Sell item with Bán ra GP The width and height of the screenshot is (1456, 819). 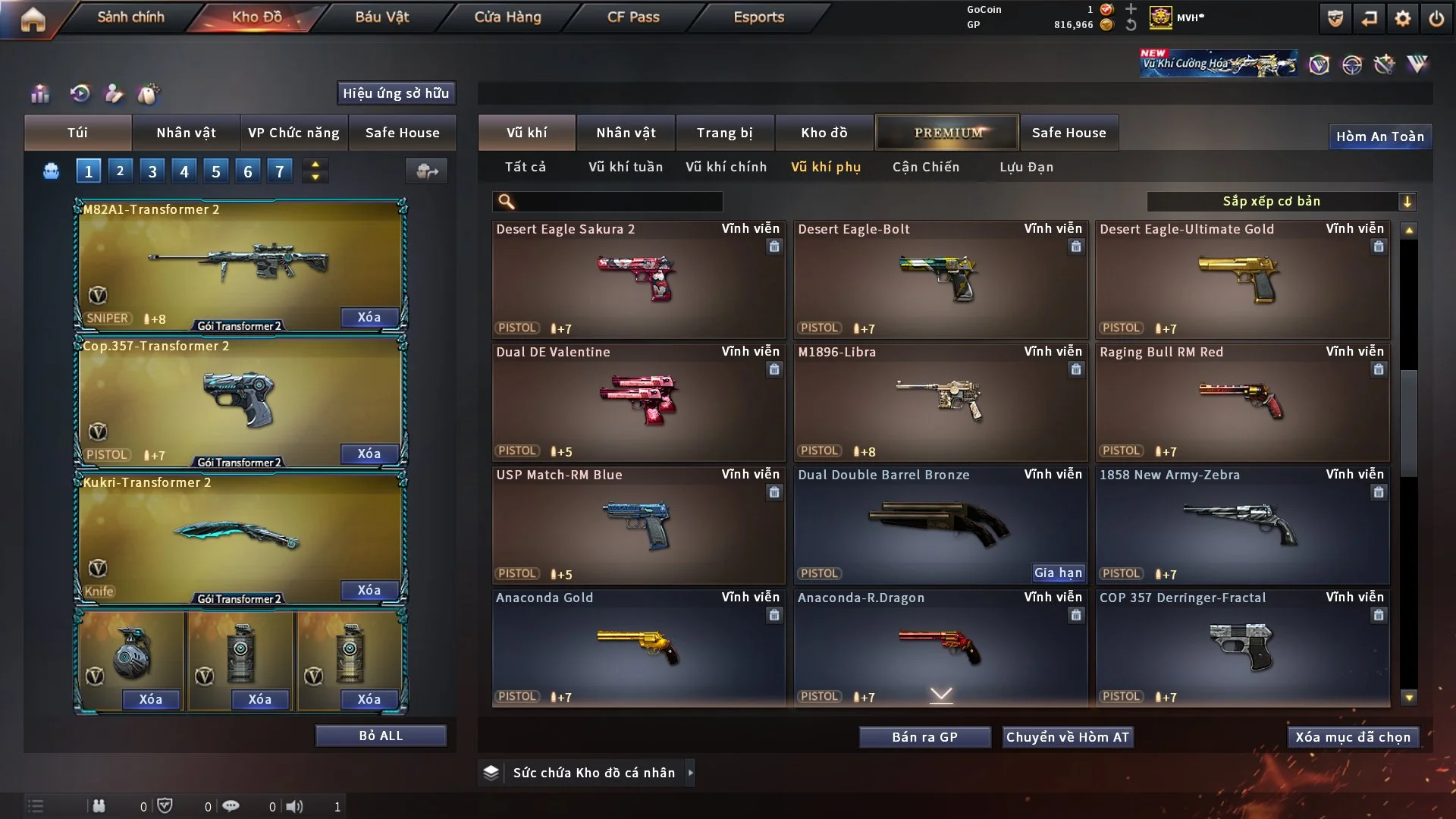924,737
